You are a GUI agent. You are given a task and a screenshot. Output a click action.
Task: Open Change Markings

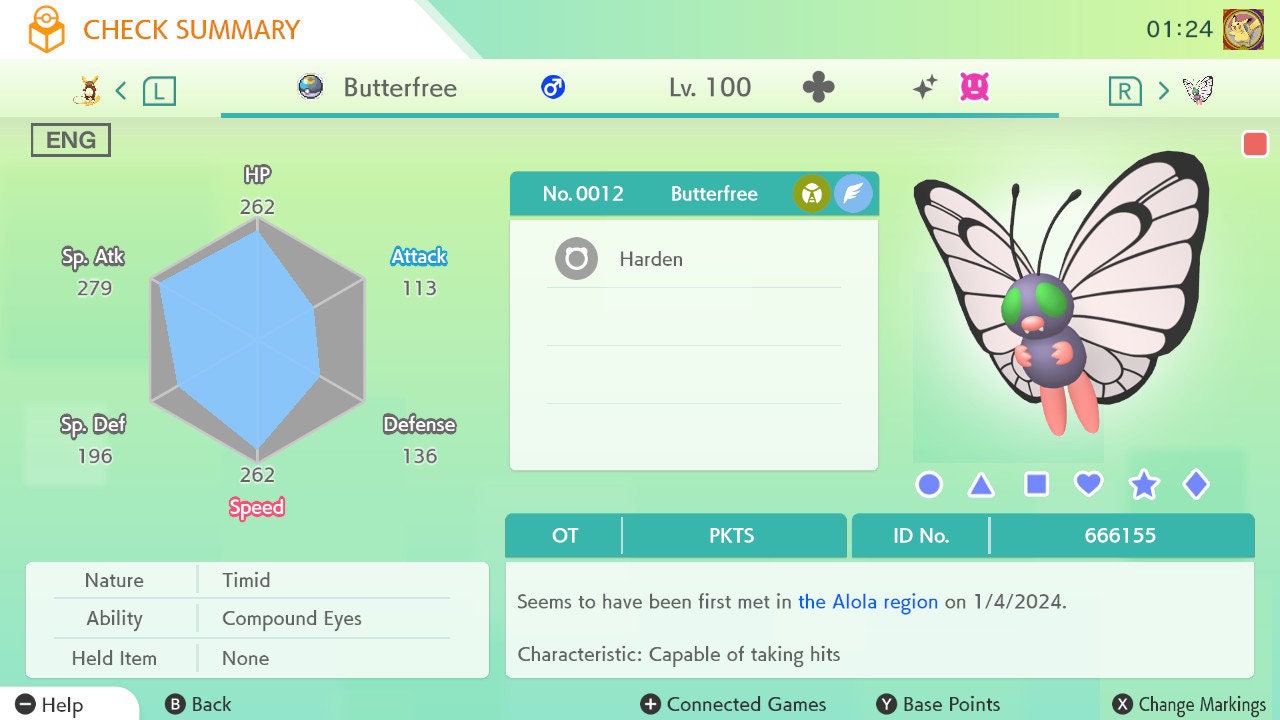coord(1190,705)
